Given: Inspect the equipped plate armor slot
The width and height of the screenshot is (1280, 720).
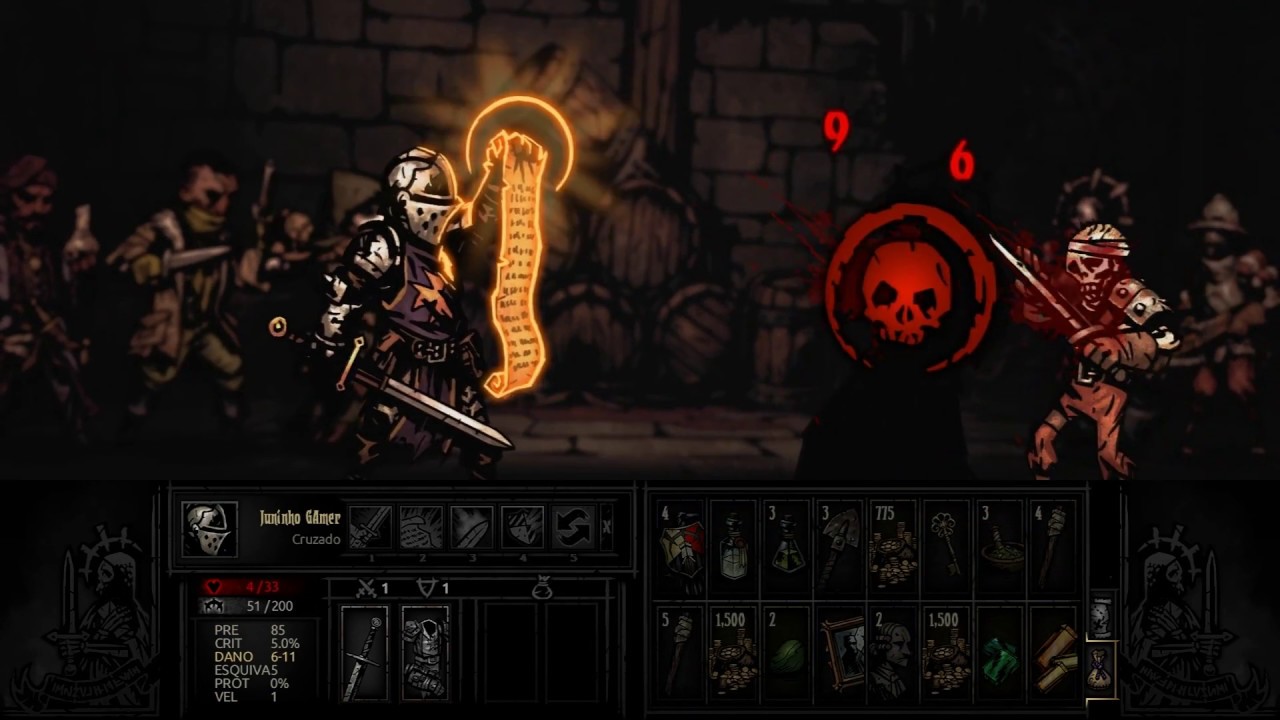Looking at the screenshot, I should (x=425, y=653).
